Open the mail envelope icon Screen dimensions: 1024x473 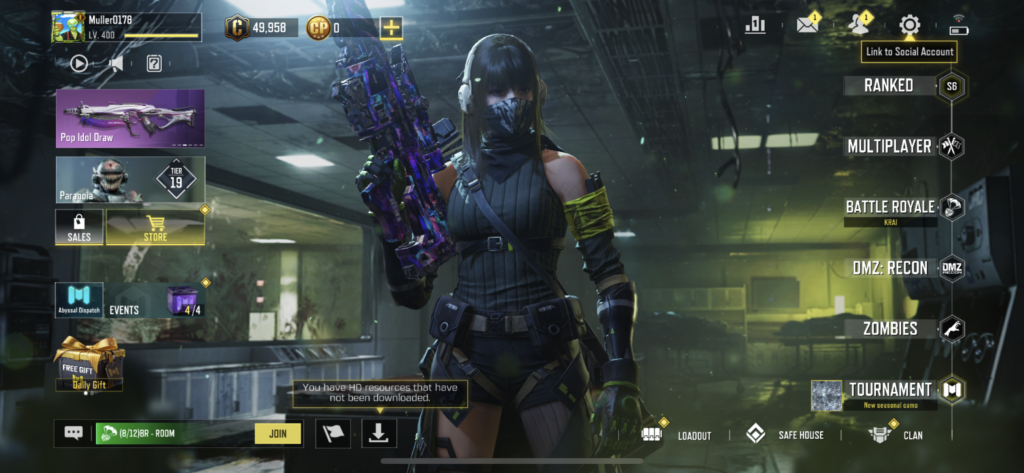(x=807, y=25)
